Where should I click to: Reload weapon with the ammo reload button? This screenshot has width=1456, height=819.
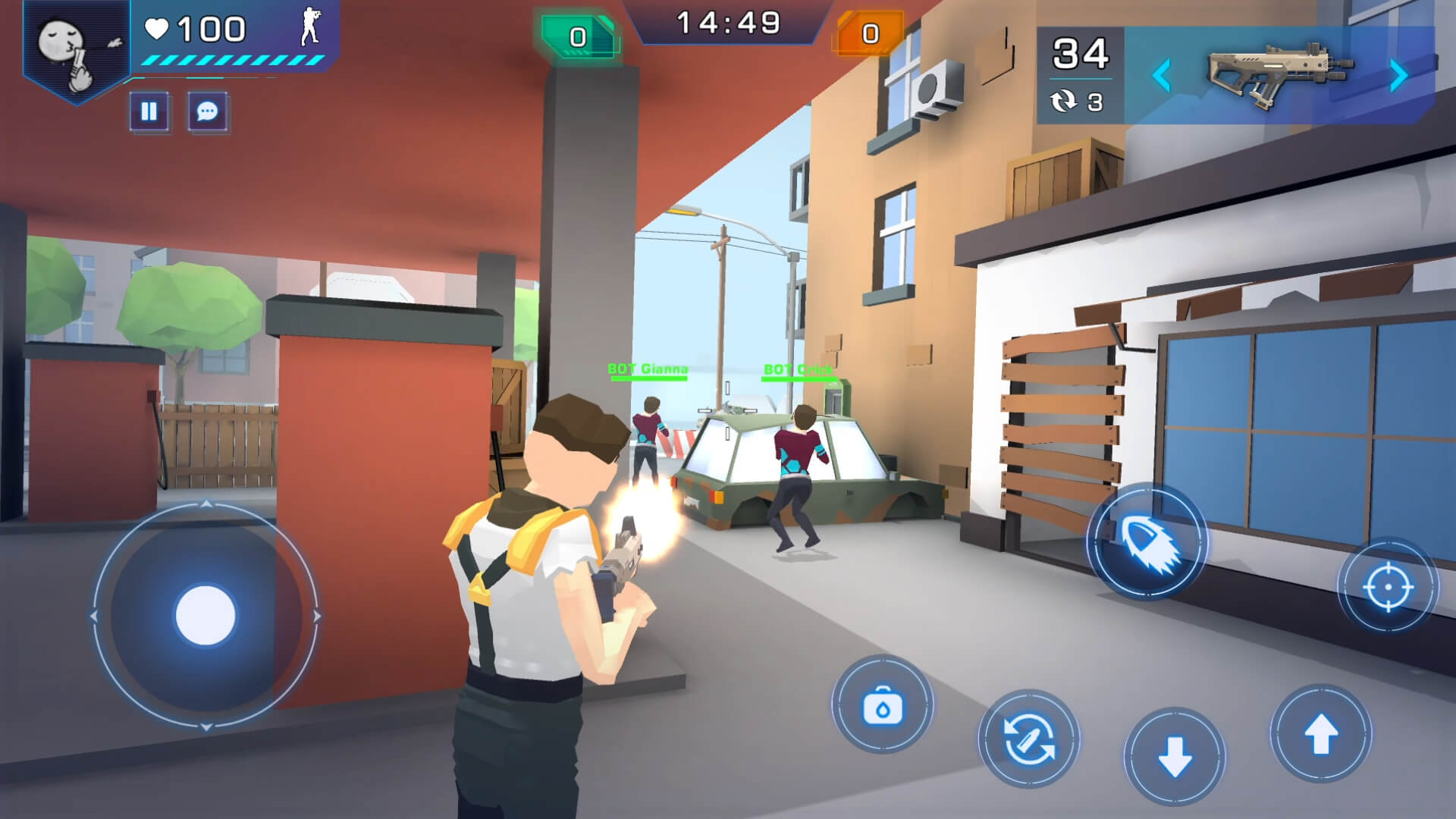1029,739
